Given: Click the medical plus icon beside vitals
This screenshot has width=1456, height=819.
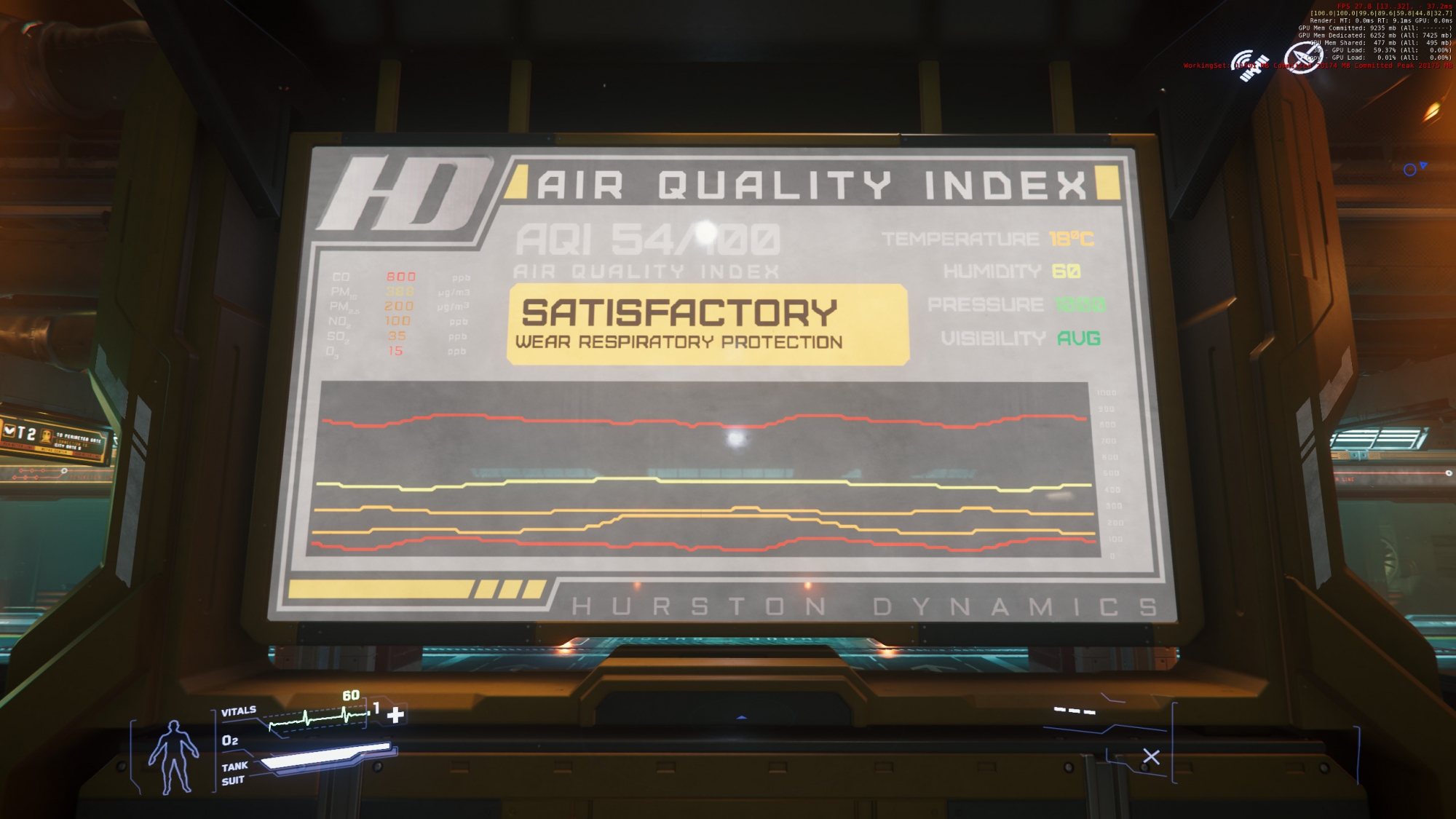Looking at the screenshot, I should click(395, 715).
